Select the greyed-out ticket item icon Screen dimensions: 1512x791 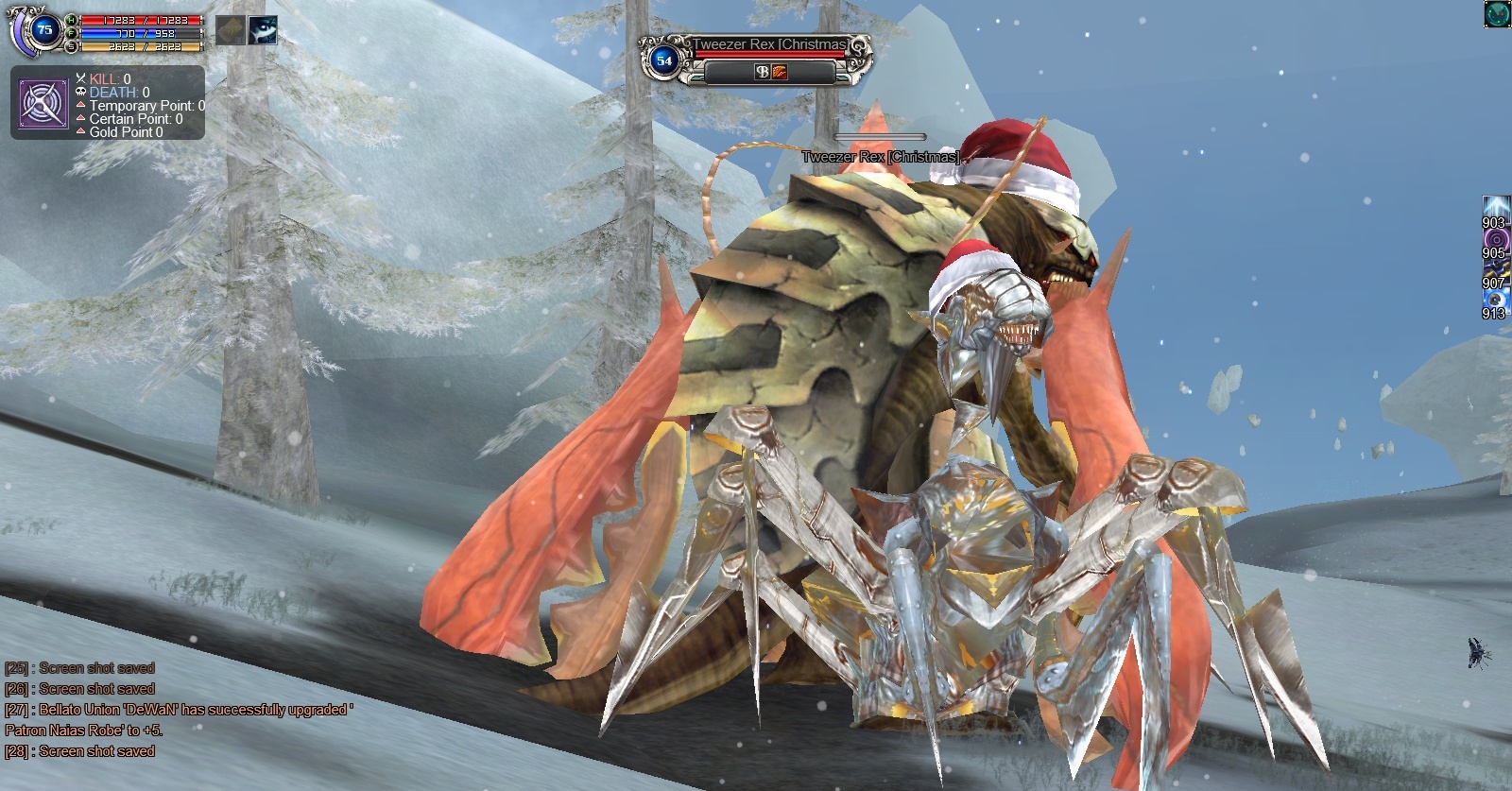(230, 30)
